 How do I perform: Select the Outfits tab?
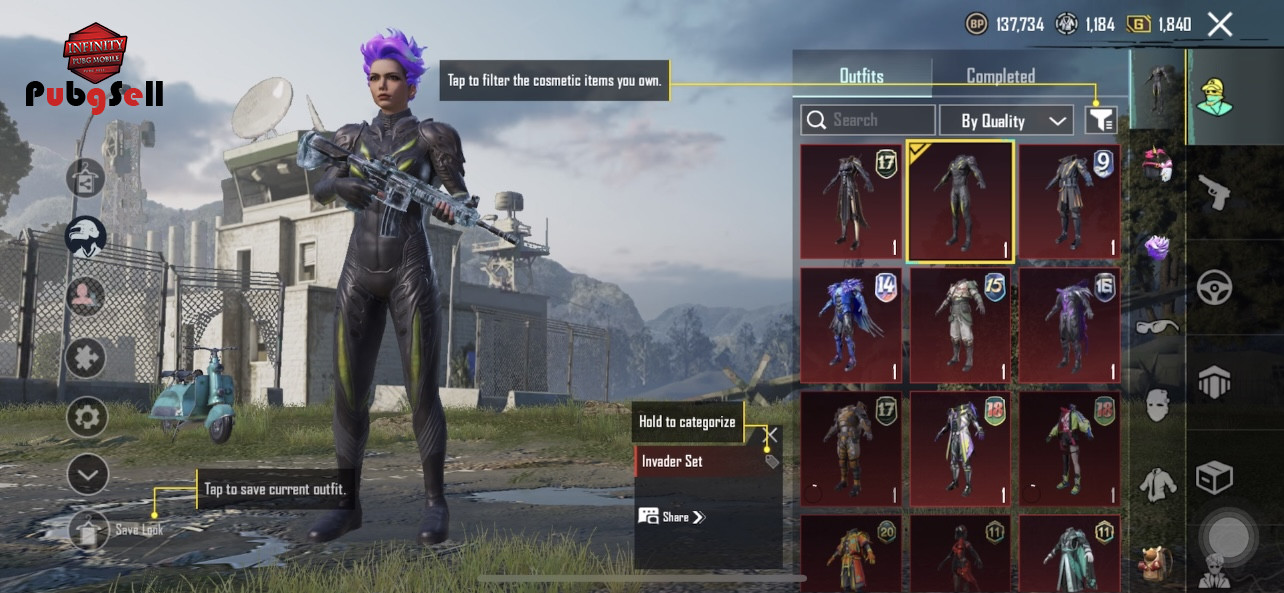[x=861, y=76]
